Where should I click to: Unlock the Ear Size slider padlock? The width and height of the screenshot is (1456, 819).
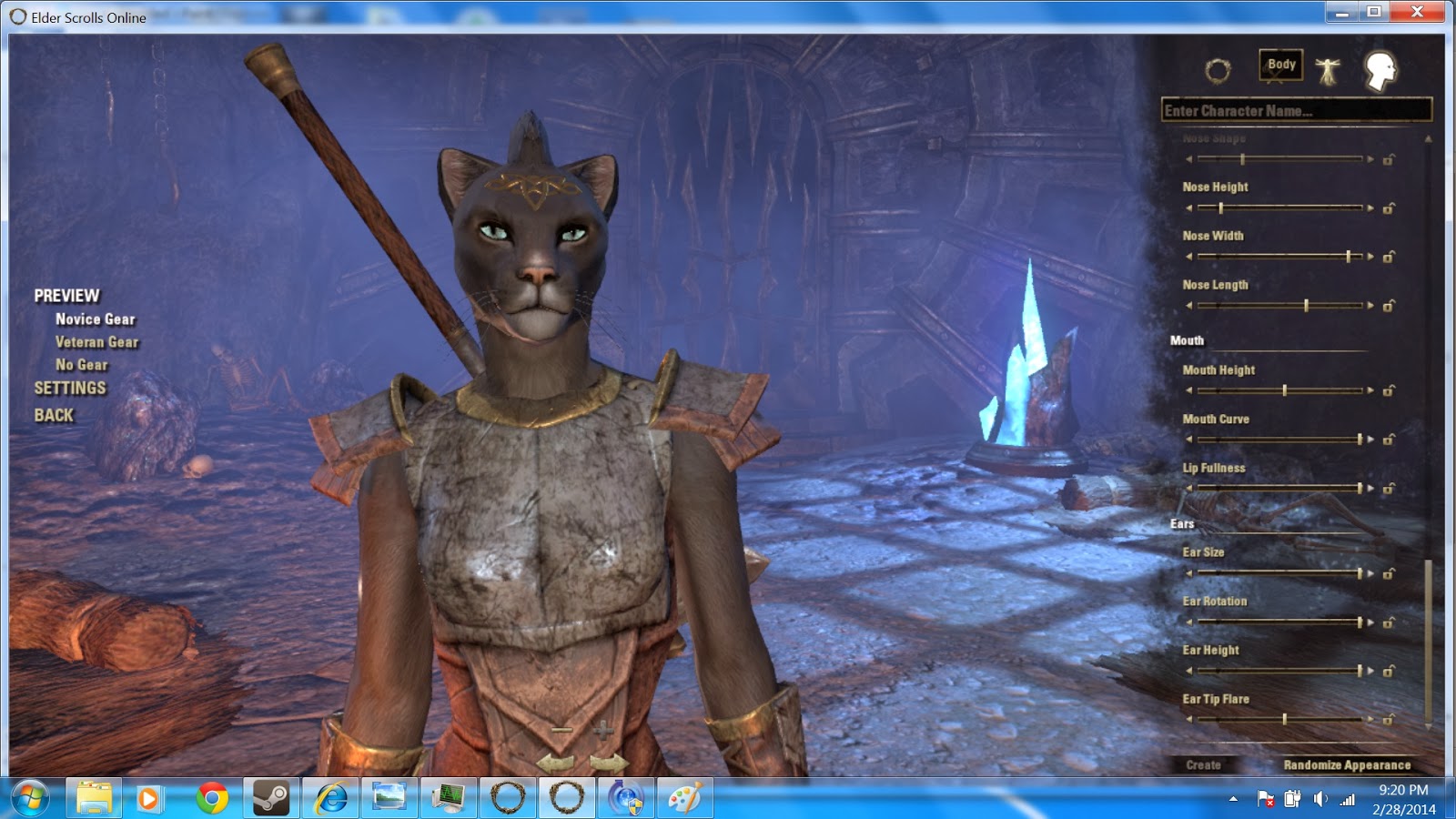(1387, 573)
